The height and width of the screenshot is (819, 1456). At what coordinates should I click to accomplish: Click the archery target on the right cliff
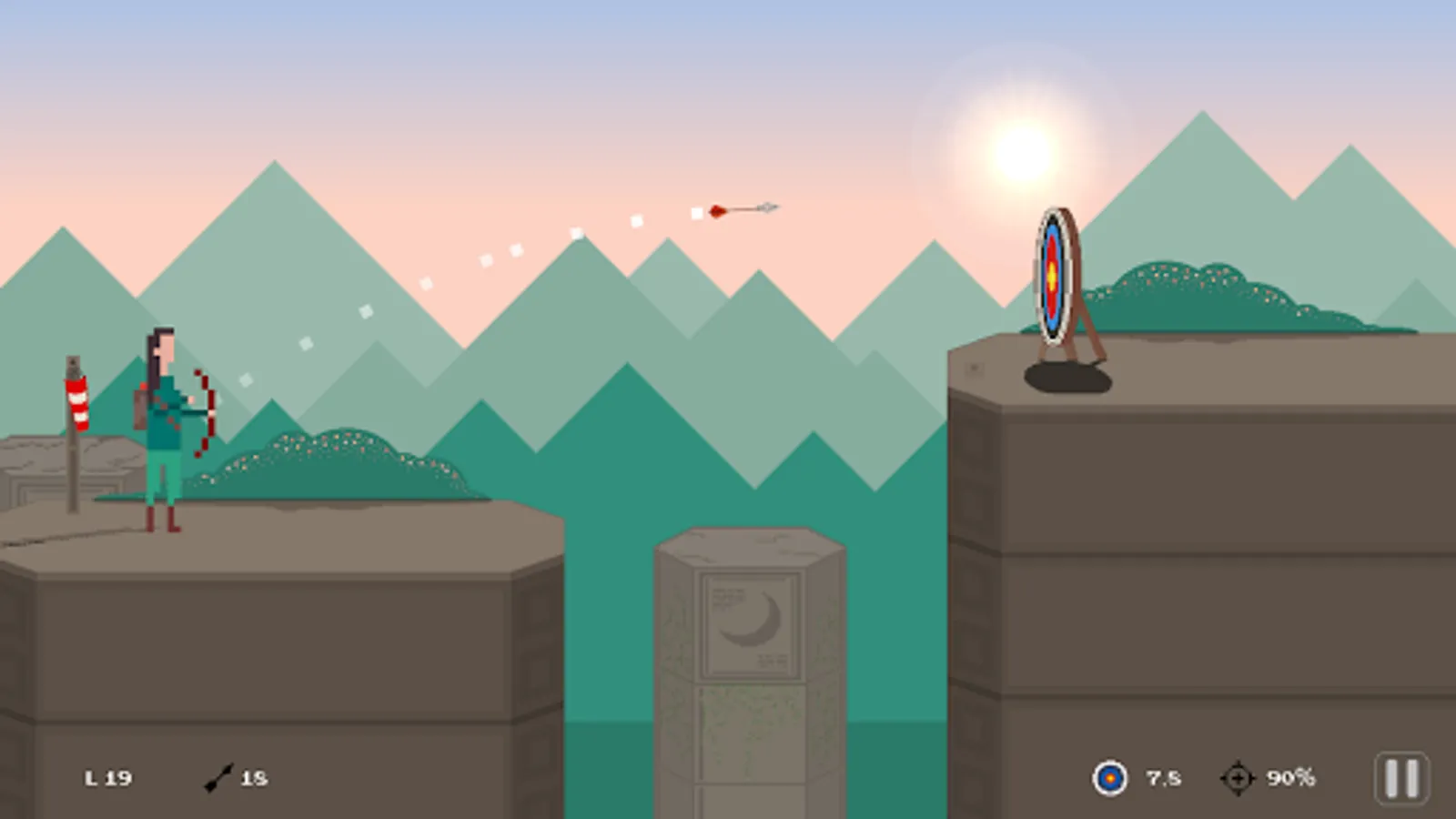tap(1054, 273)
